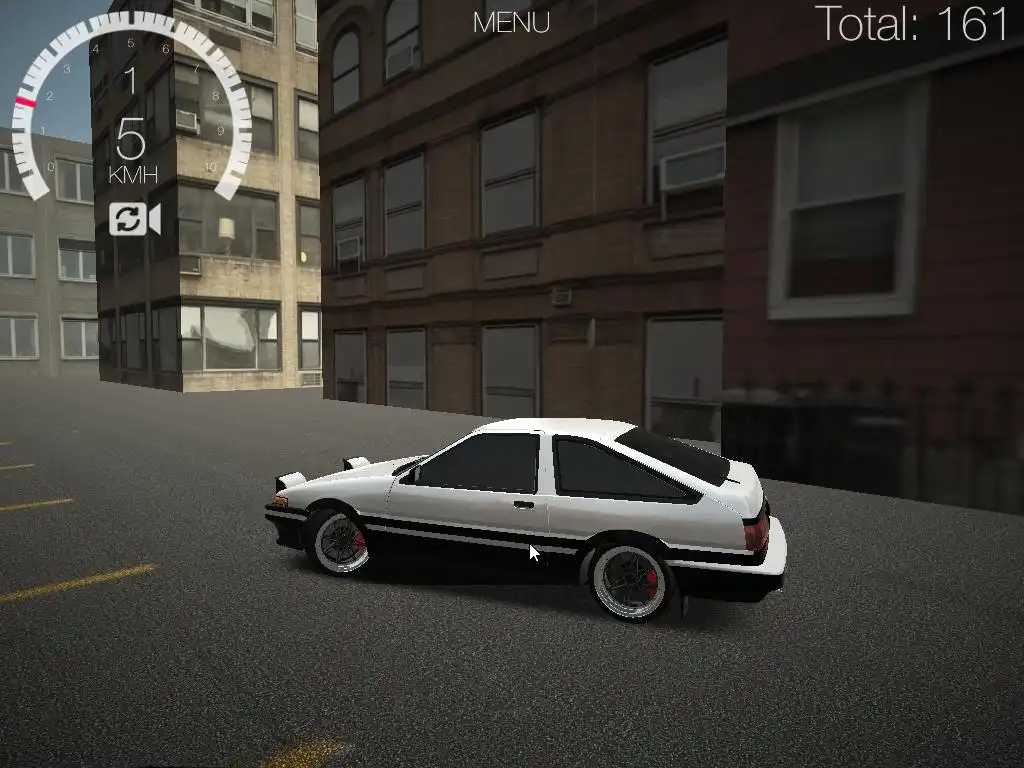Switch camera view with the camera icon
The height and width of the screenshot is (768, 1024).
135,219
